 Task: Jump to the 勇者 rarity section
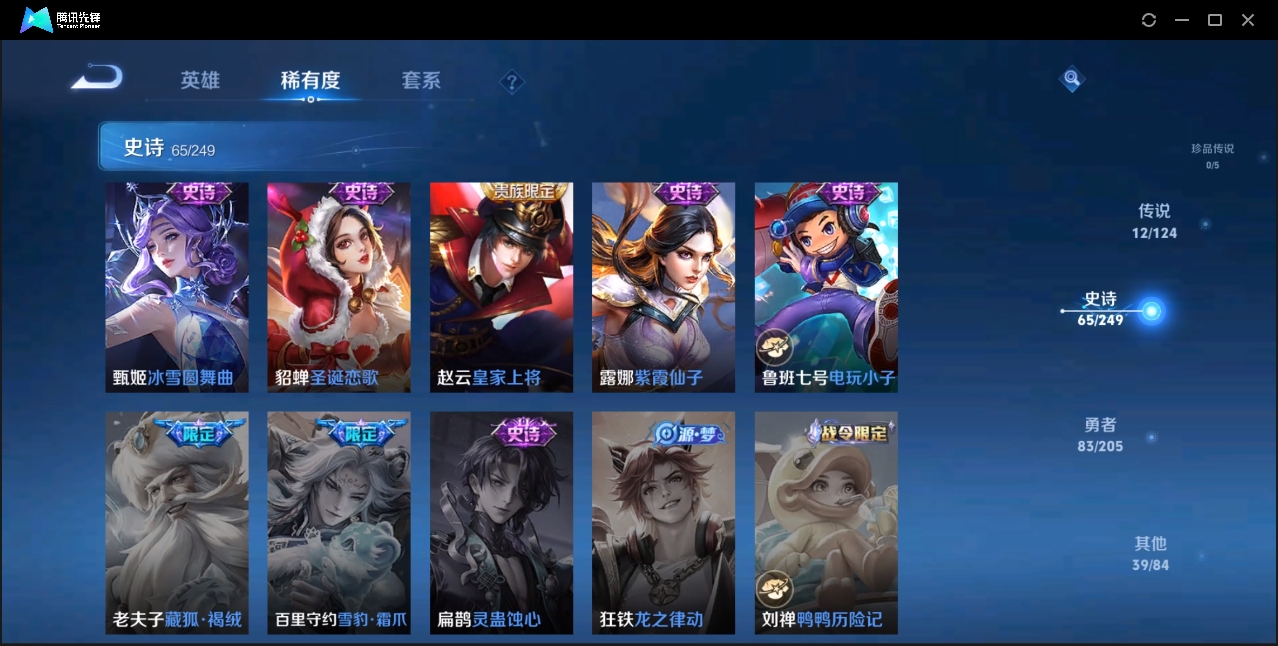1100,435
